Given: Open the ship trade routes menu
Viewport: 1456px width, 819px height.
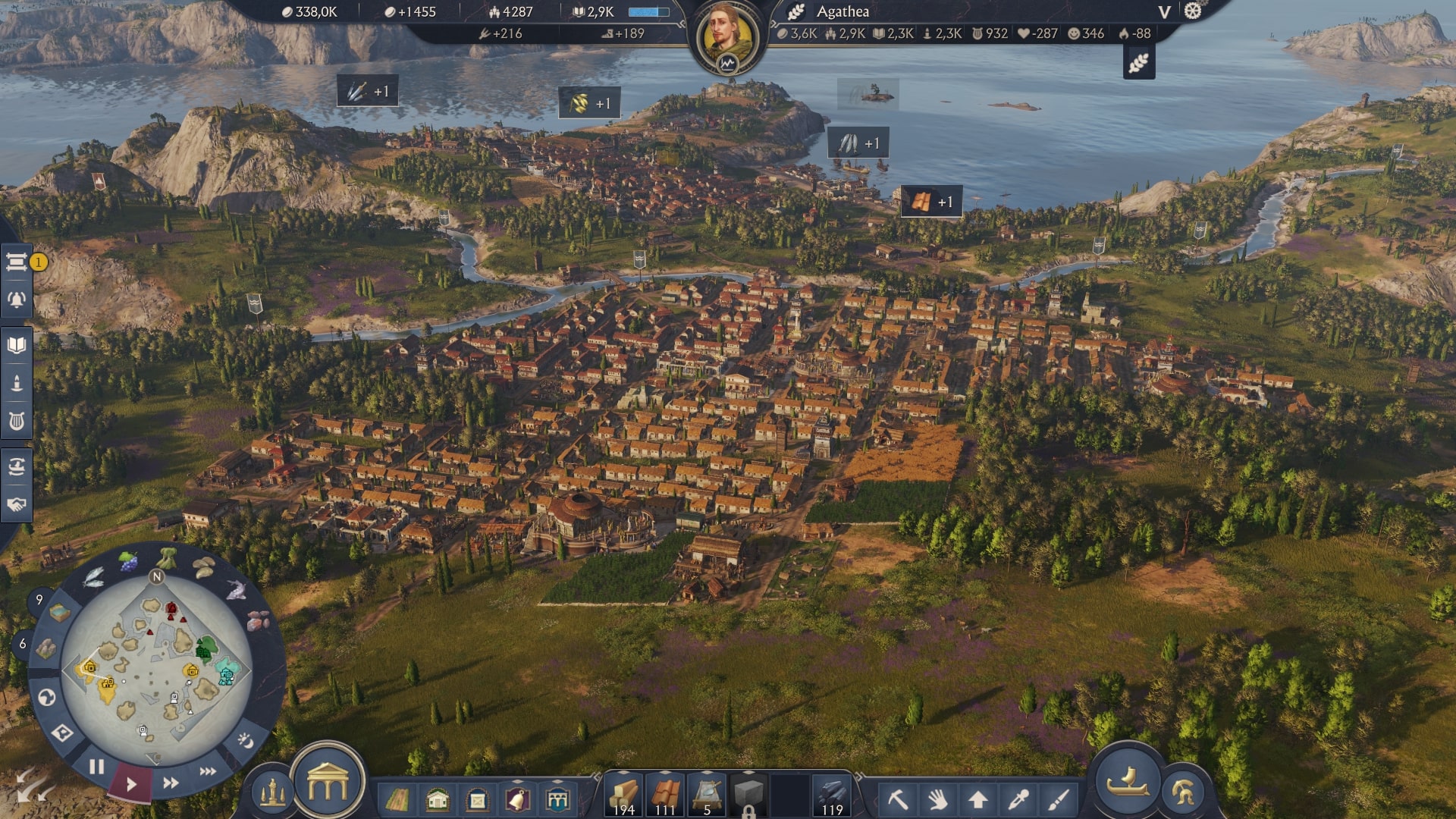Looking at the screenshot, I should 17,466.
